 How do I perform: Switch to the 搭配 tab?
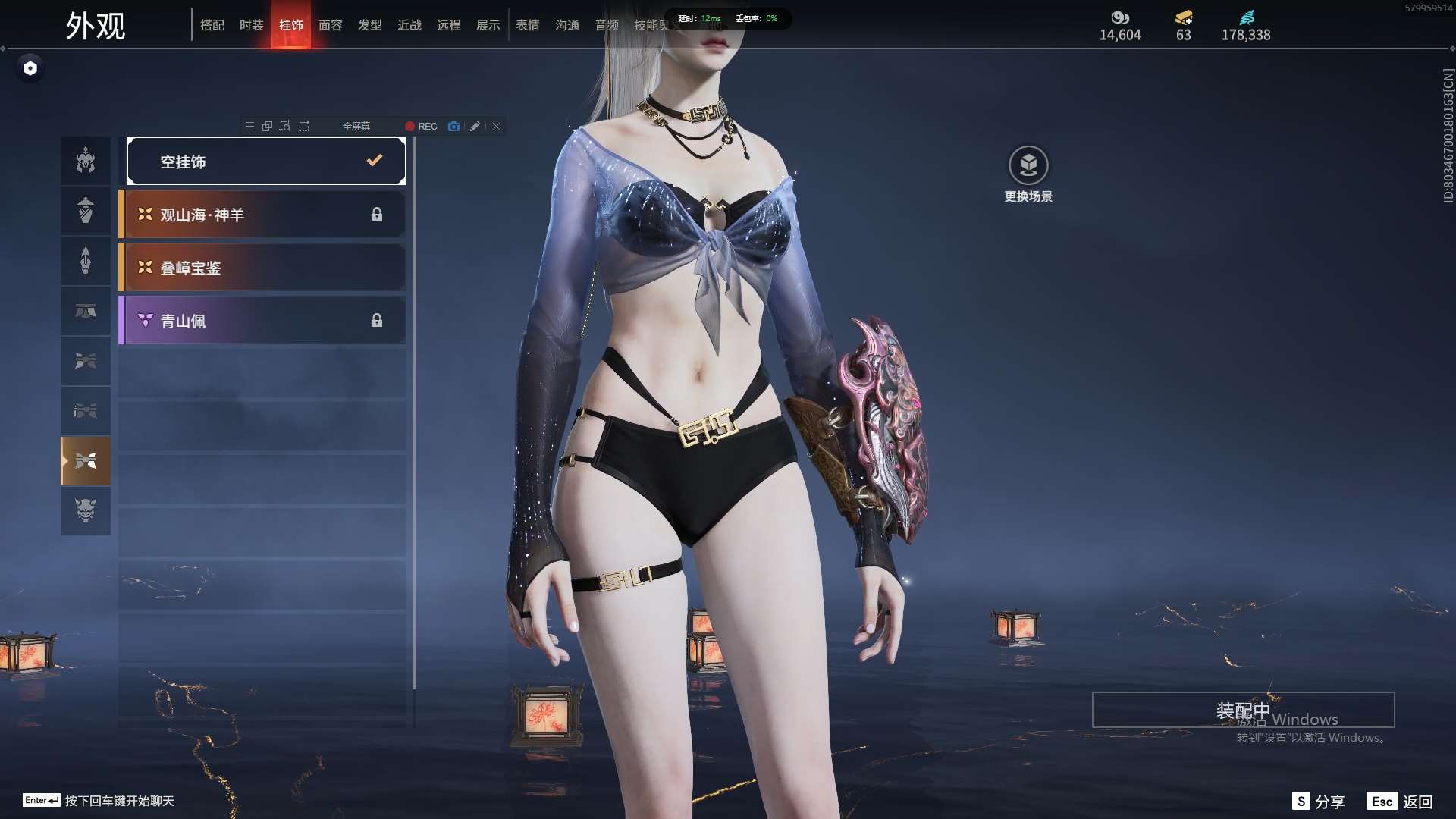click(x=212, y=25)
